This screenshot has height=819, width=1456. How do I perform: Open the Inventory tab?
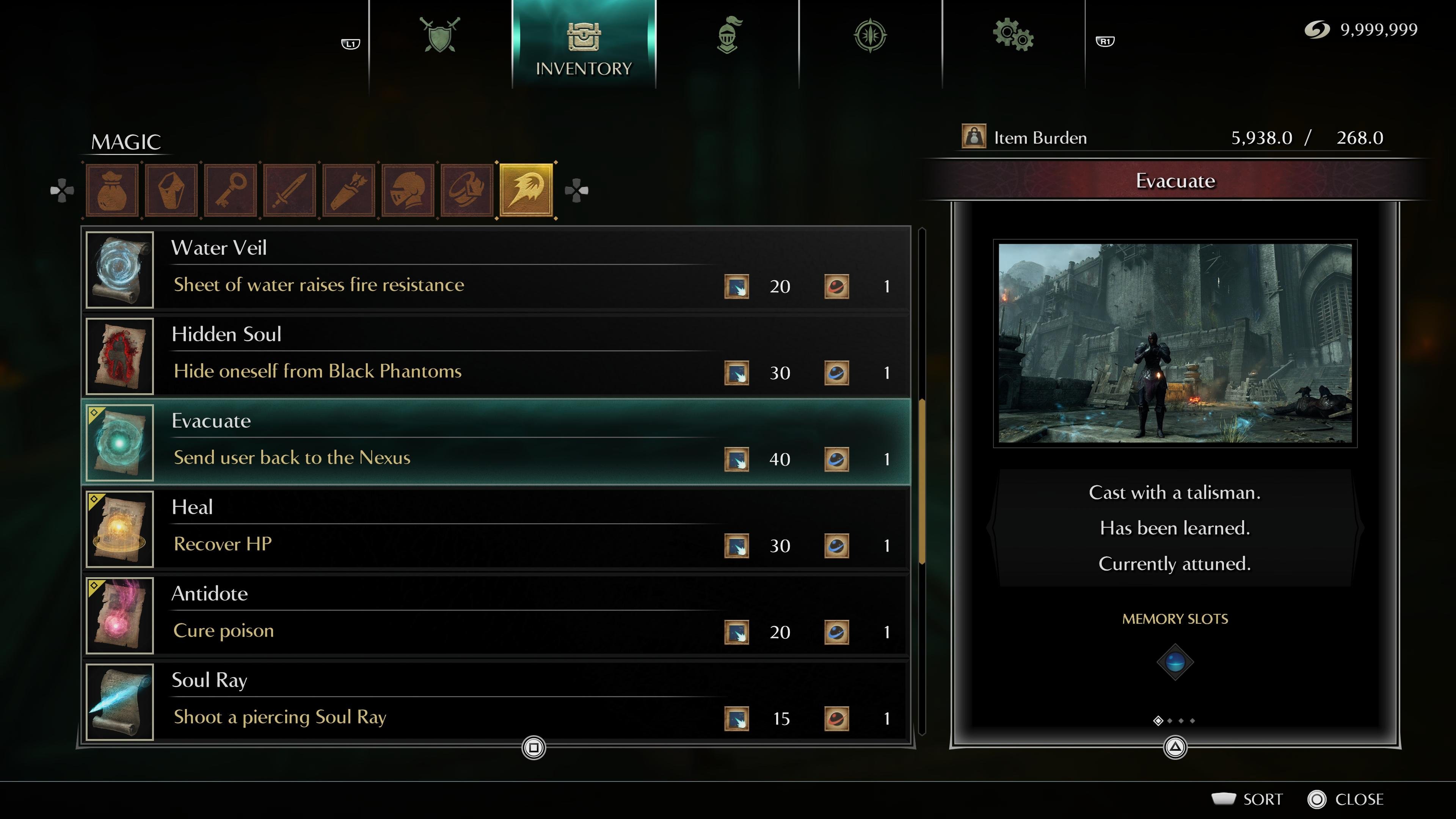click(x=583, y=45)
